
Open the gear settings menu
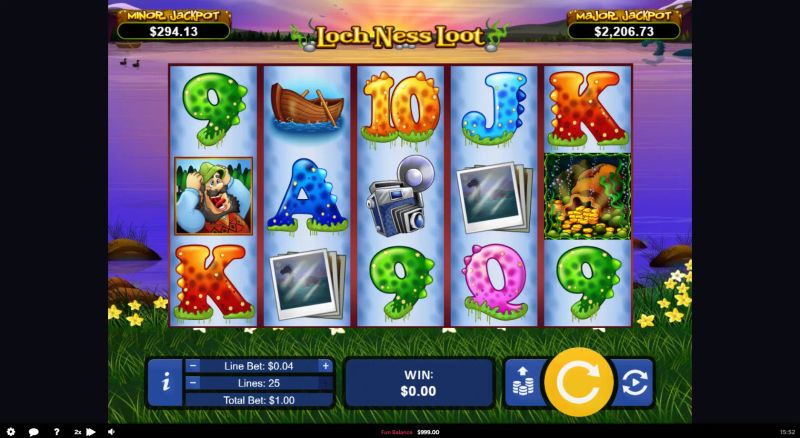pos(11,432)
